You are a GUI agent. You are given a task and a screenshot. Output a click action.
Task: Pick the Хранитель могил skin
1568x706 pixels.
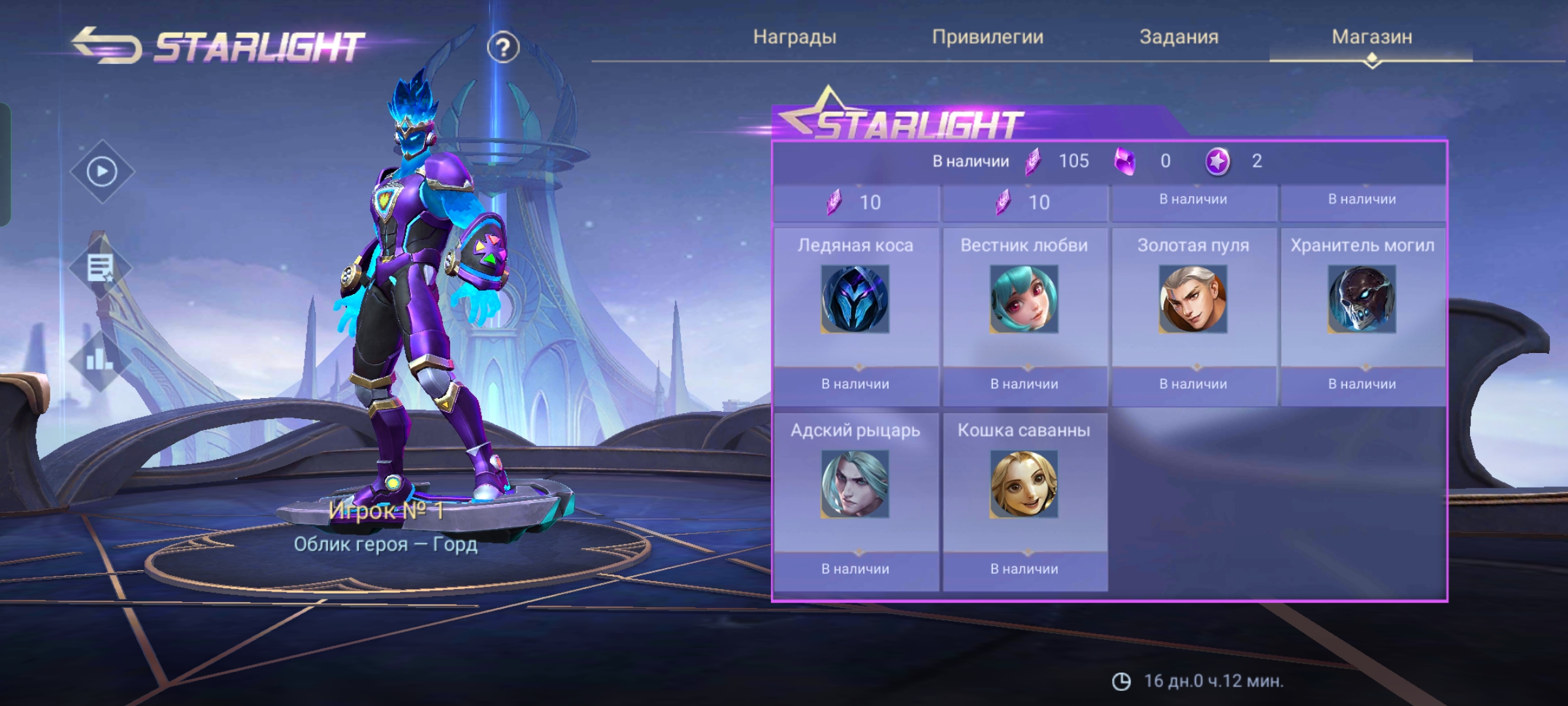pyautogui.click(x=1362, y=299)
